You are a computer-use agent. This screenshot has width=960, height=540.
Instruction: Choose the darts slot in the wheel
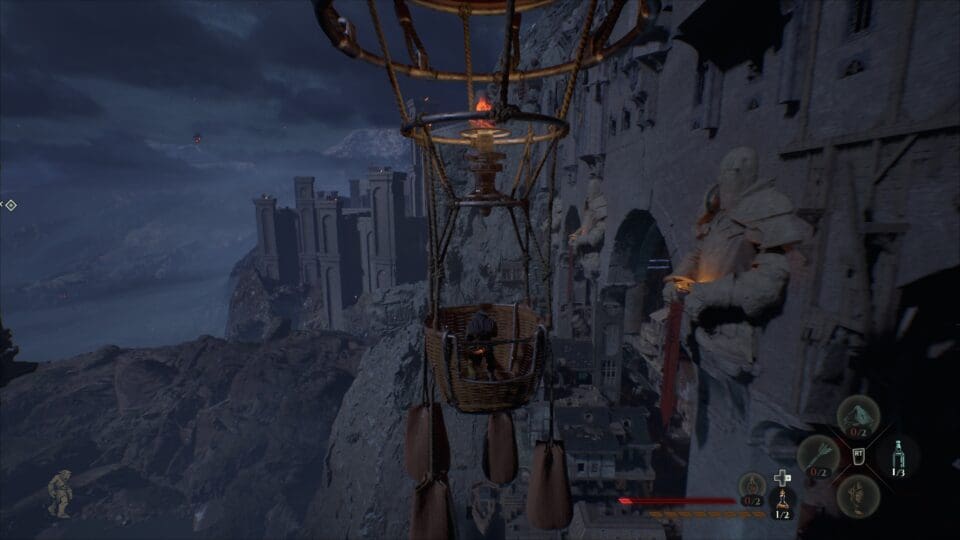817,456
